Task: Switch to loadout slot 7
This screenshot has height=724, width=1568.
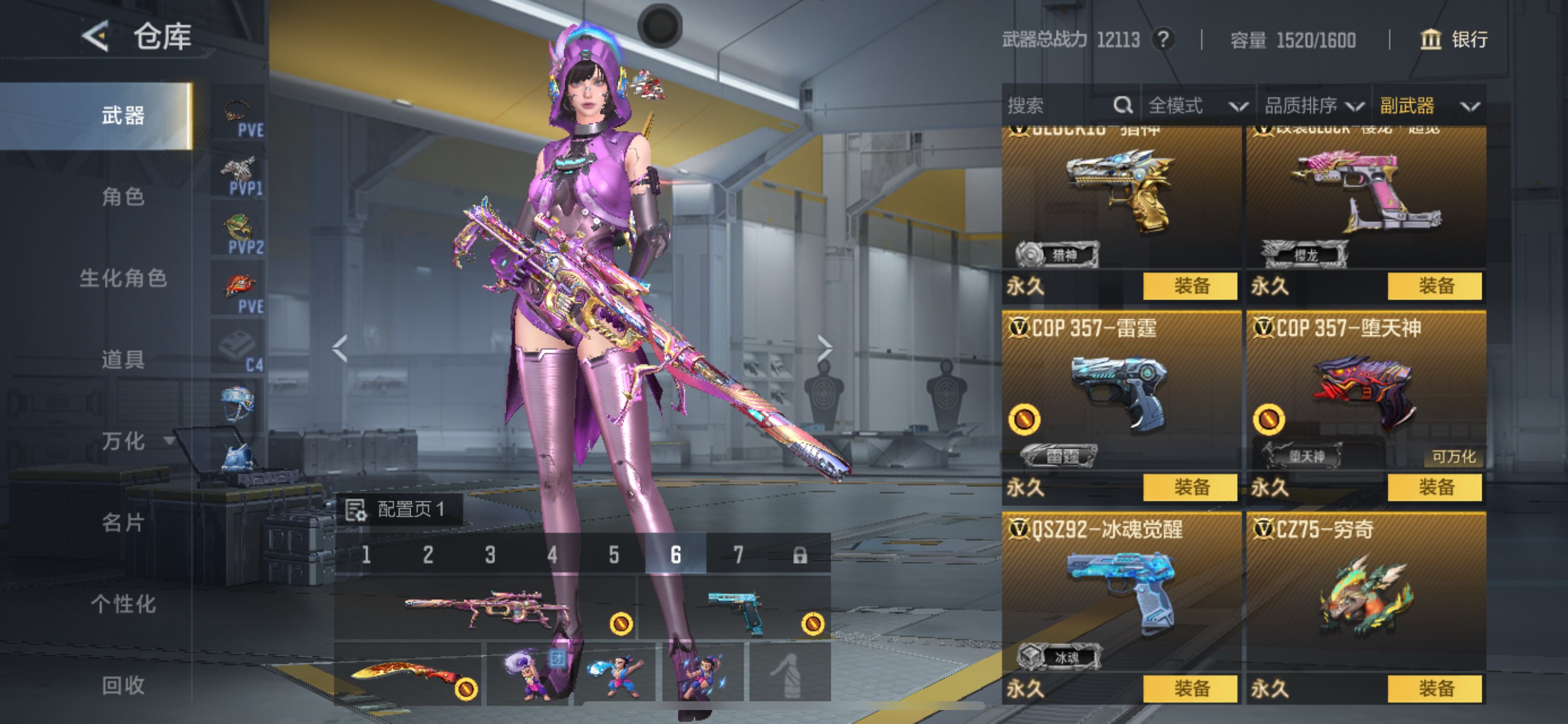Action: [x=738, y=554]
